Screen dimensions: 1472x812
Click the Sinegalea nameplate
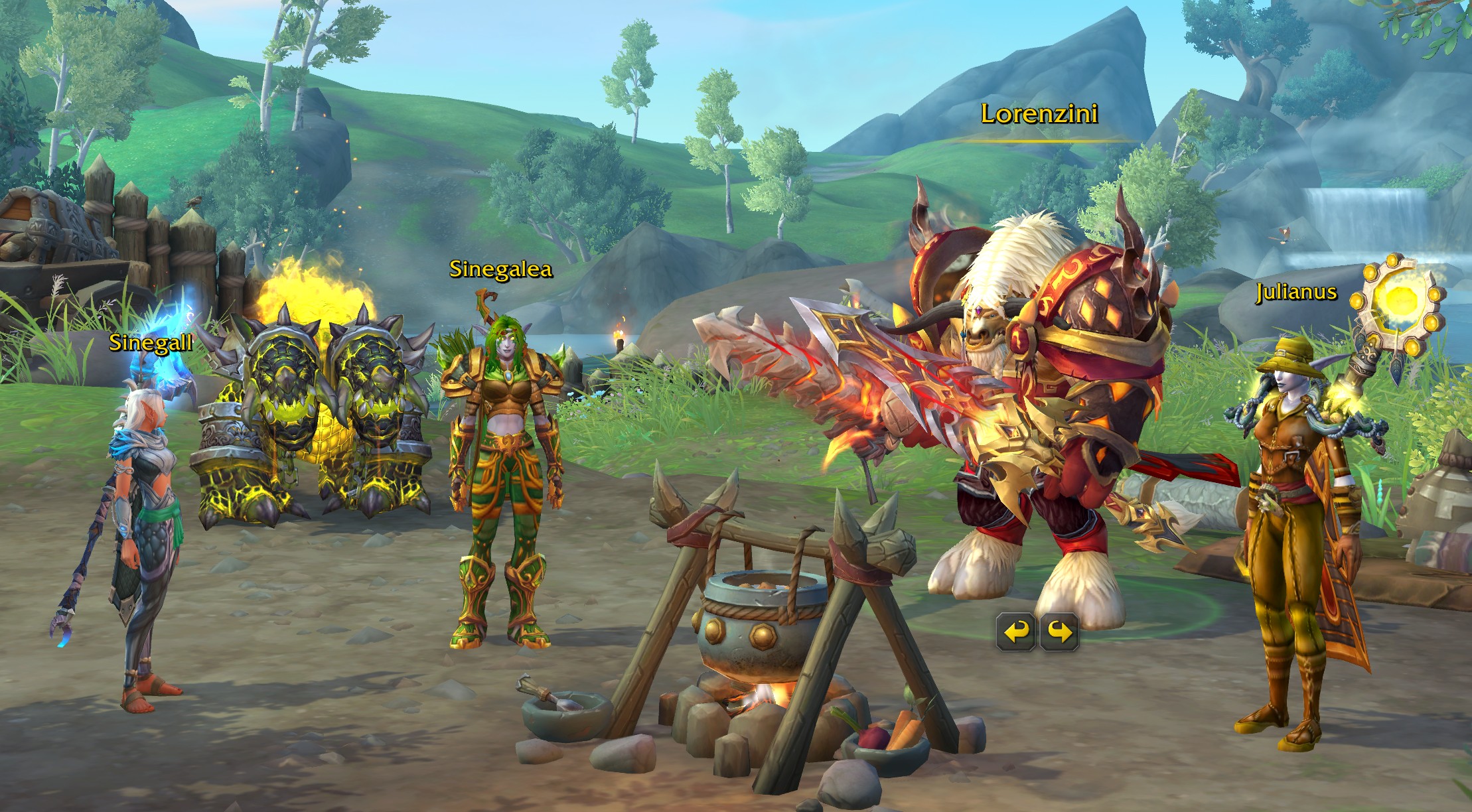coord(501,269)
